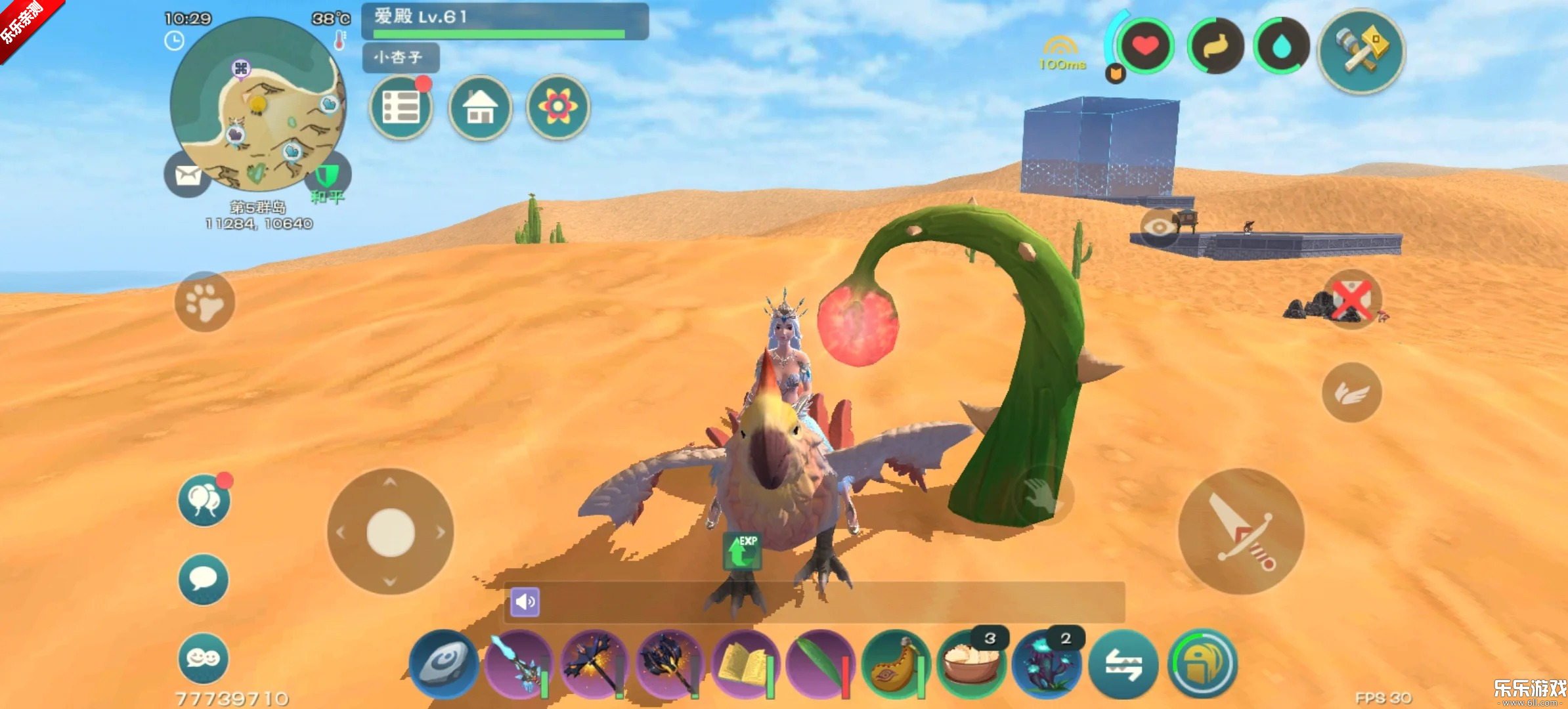1568x709 pixels.
Task: Open the flower icon menu
Action: [x=558, y=108]
